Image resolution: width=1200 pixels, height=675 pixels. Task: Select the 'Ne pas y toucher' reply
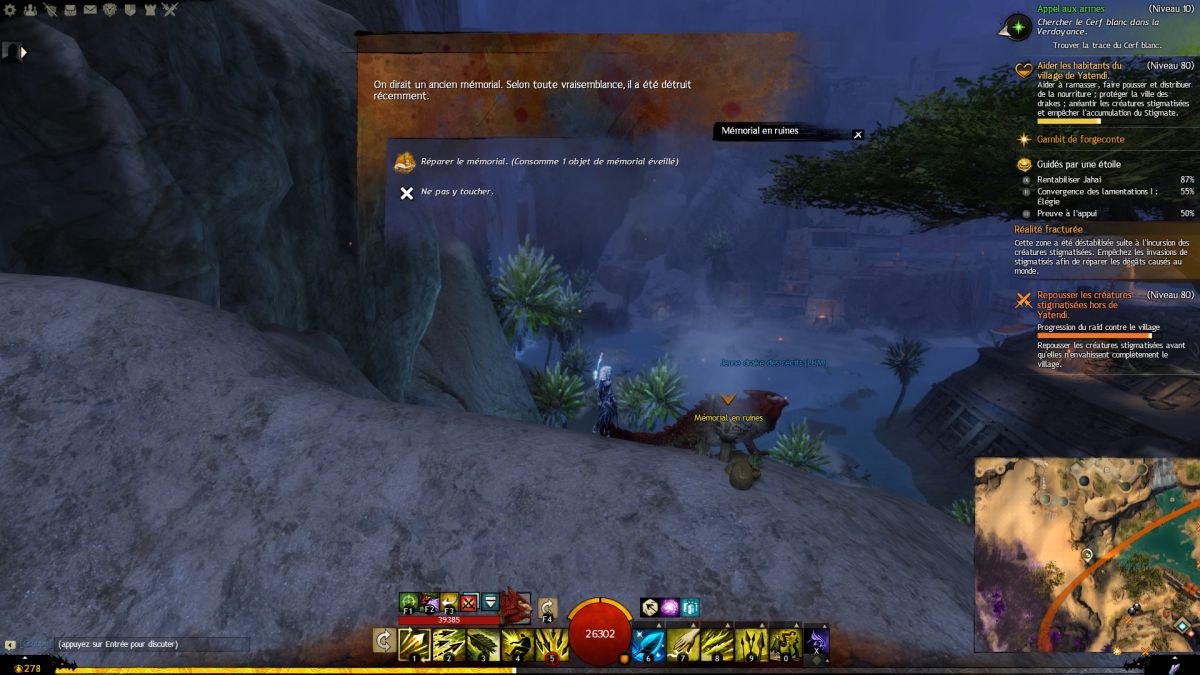[456, 192]
